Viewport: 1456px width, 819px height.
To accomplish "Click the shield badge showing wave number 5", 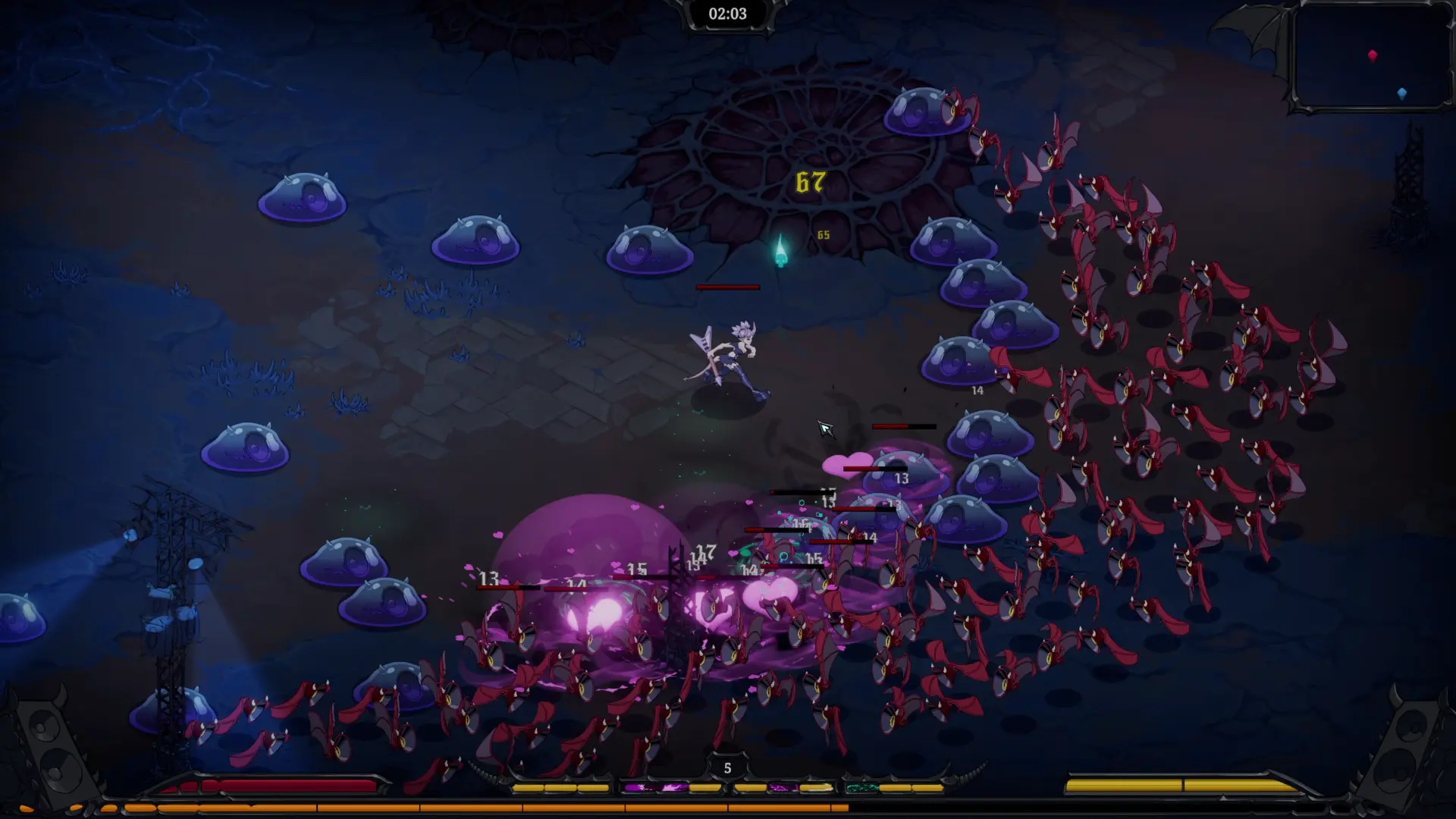I will click(x=727, y=768).
